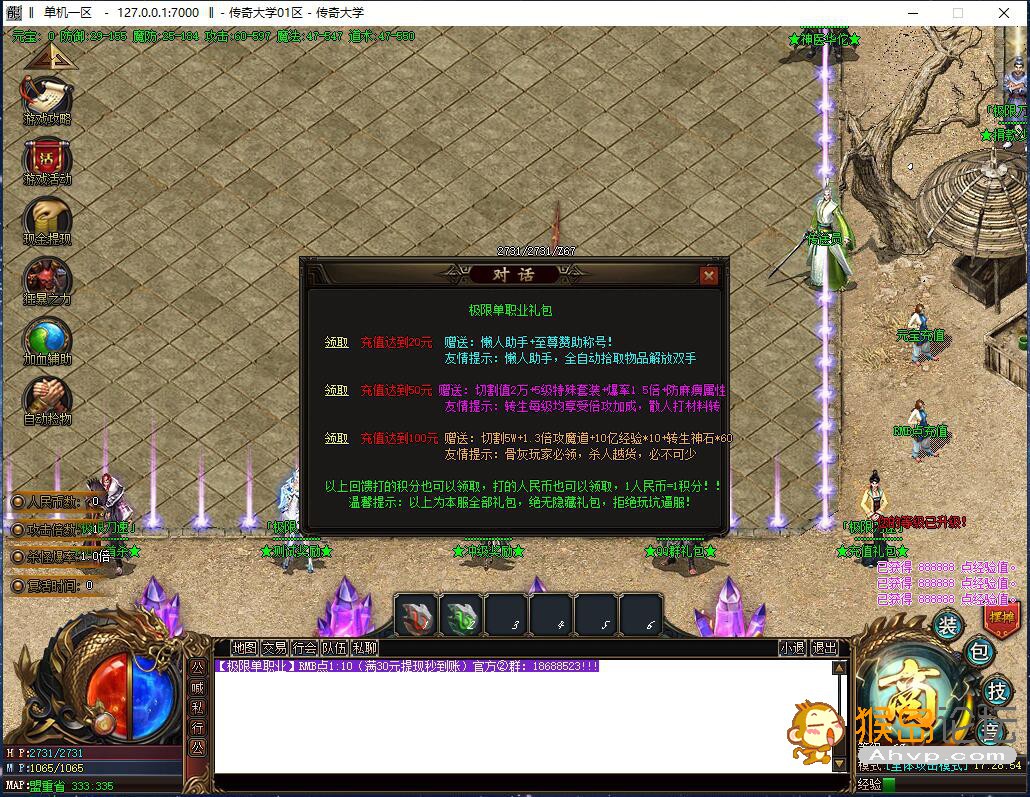Viewport: 1030px width, 797px height.
Task: Open the 行会 guild button
Action: tap(304, 648)
